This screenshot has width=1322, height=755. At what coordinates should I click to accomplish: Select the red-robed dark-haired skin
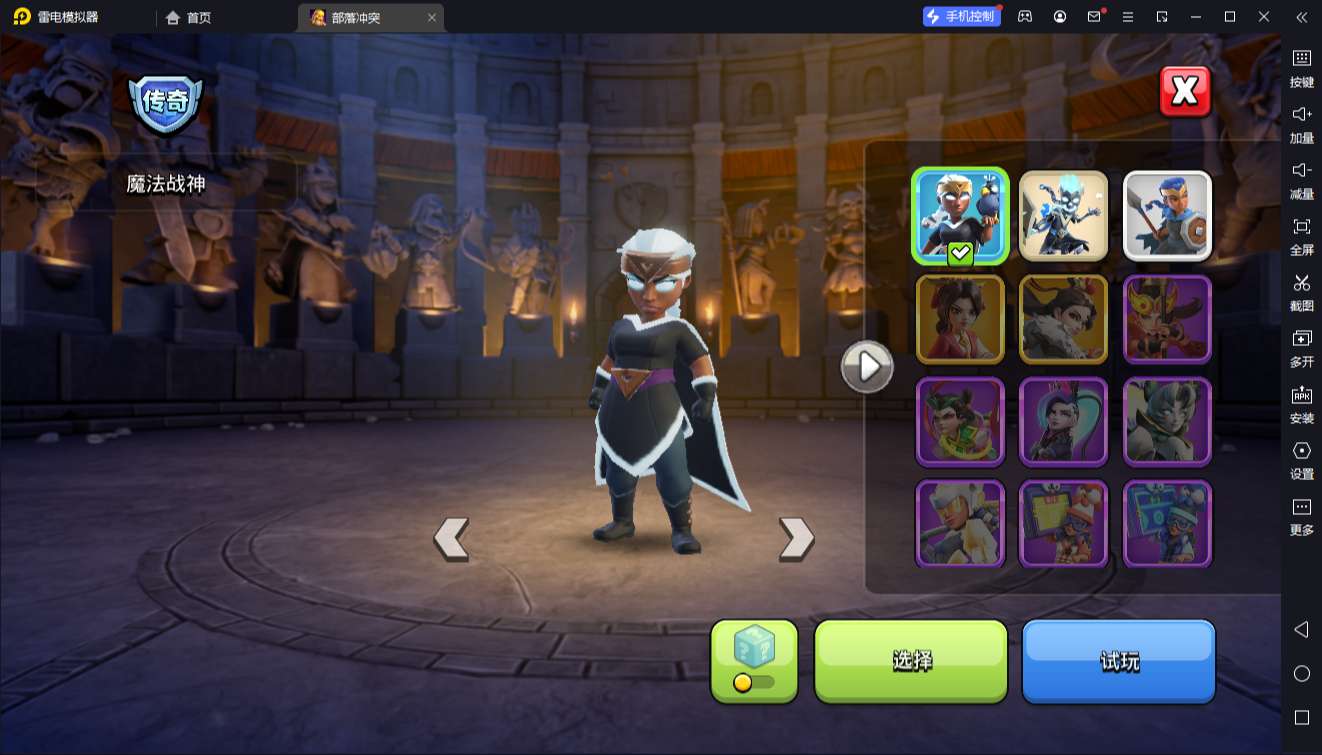[960, 319]
